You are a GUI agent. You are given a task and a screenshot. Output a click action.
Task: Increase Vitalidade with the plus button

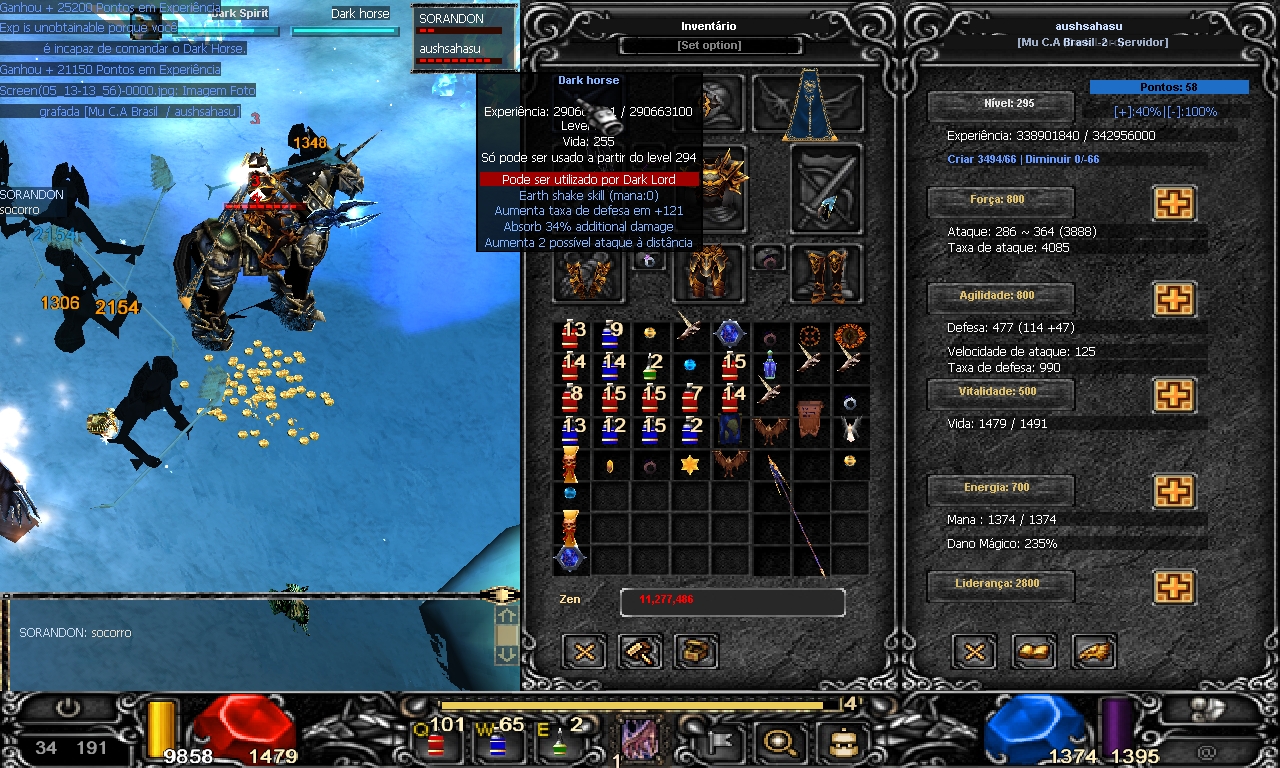click(x=1174, y=395)
